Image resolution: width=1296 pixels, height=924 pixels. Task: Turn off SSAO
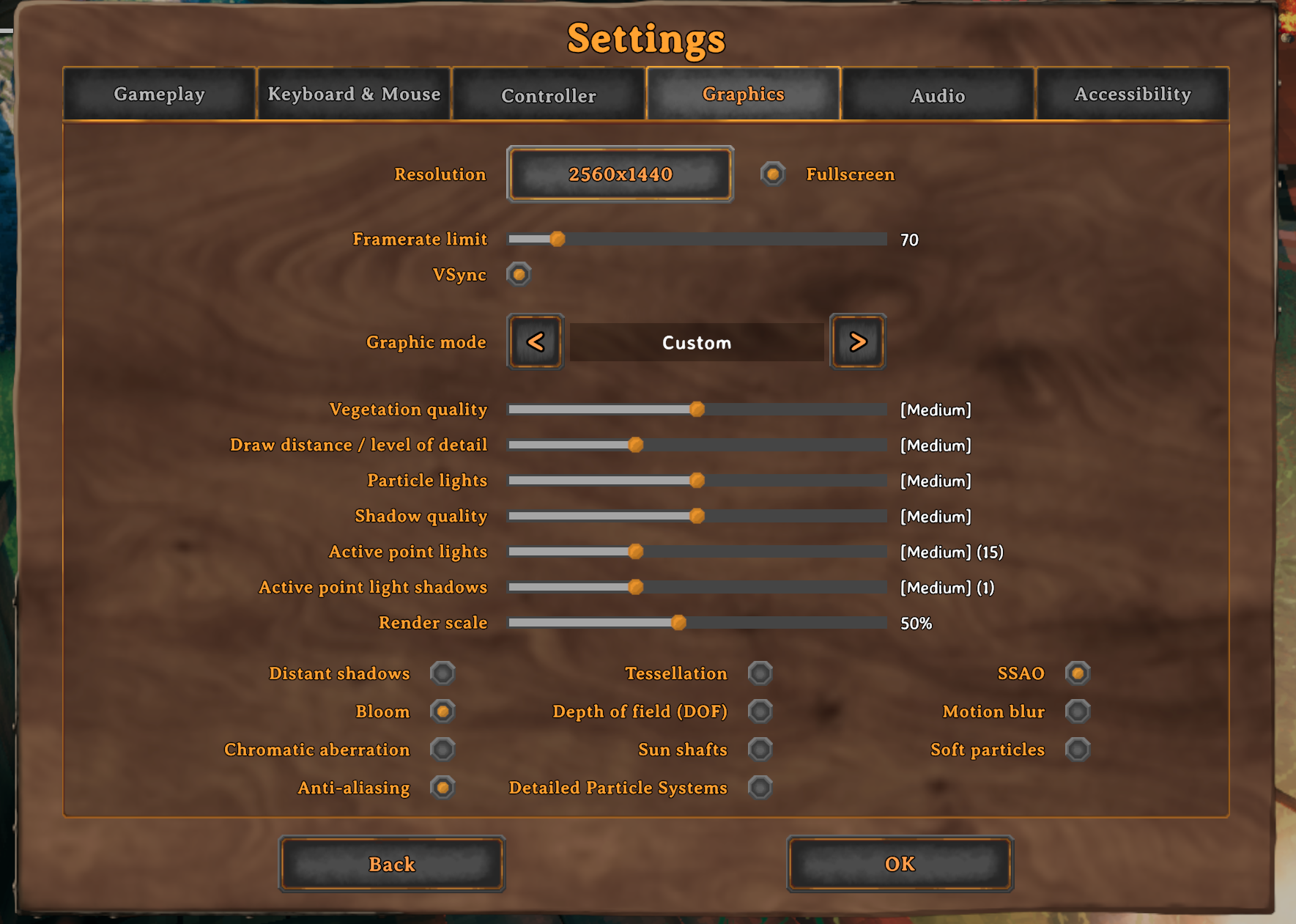point(1077,673)
